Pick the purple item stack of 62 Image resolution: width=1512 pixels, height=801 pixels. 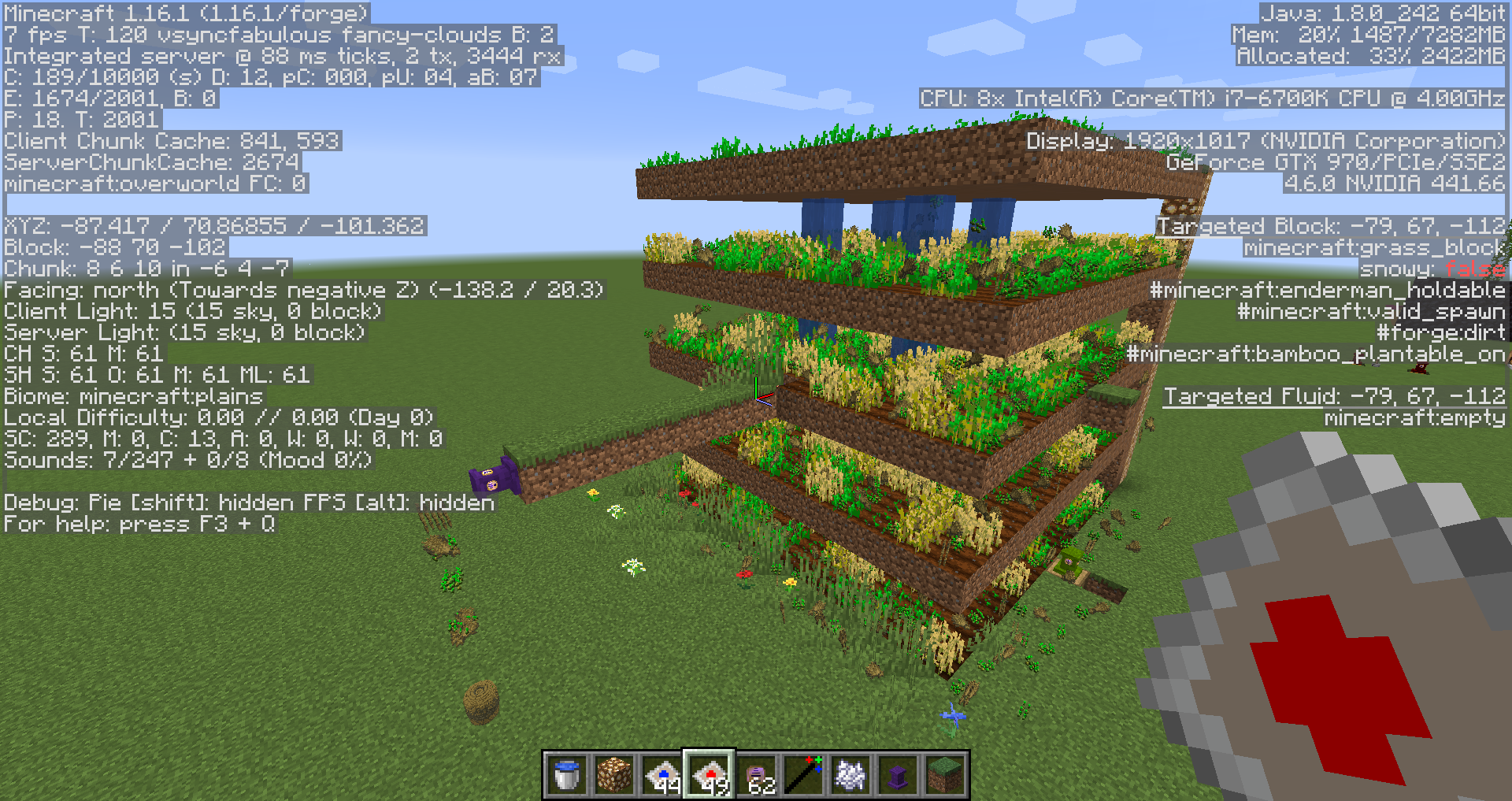click(x=756, y=775)
